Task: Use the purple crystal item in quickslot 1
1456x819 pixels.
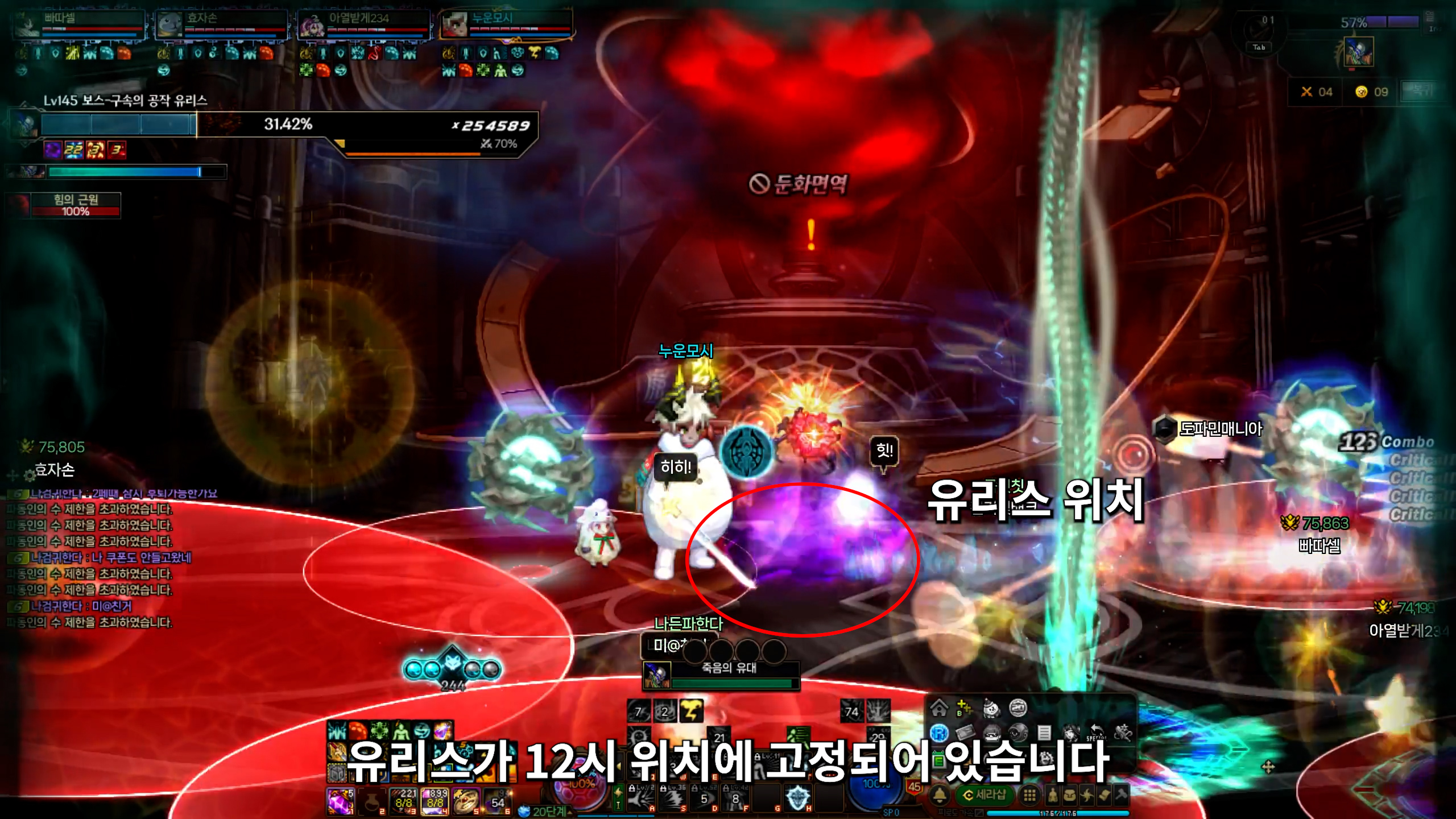Action: (341, 801)
